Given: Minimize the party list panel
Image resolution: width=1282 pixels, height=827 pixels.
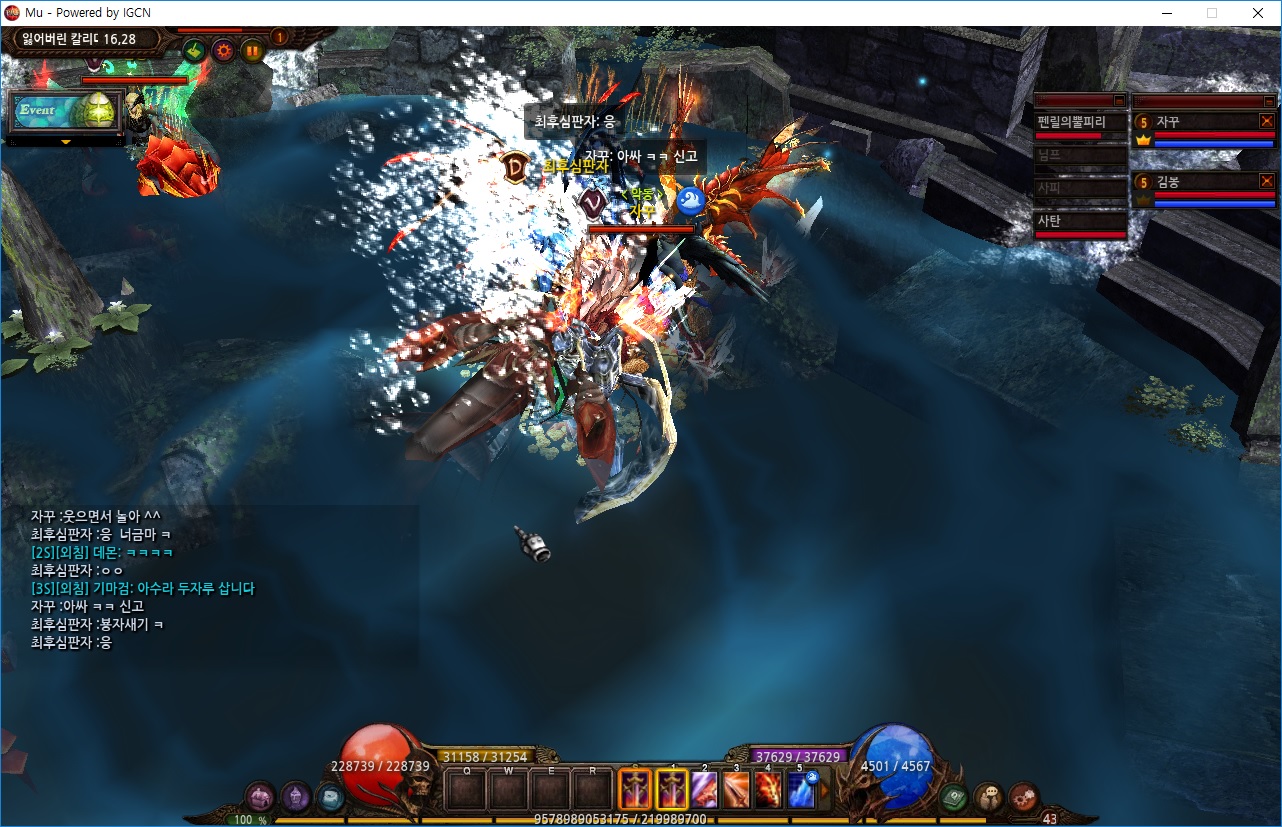Looking at the screenshot, I should coord(1266,100).
